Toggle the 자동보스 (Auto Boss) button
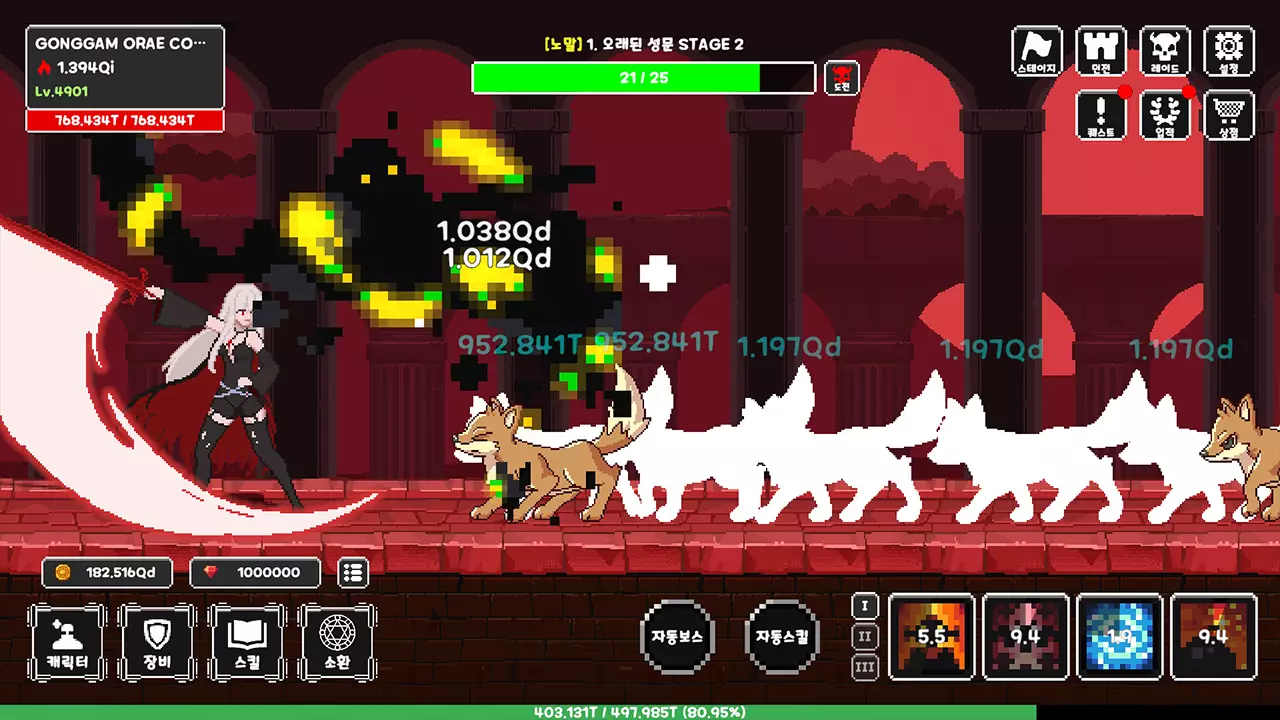Viewport: 1280px width, 720px height. [678, 636]
